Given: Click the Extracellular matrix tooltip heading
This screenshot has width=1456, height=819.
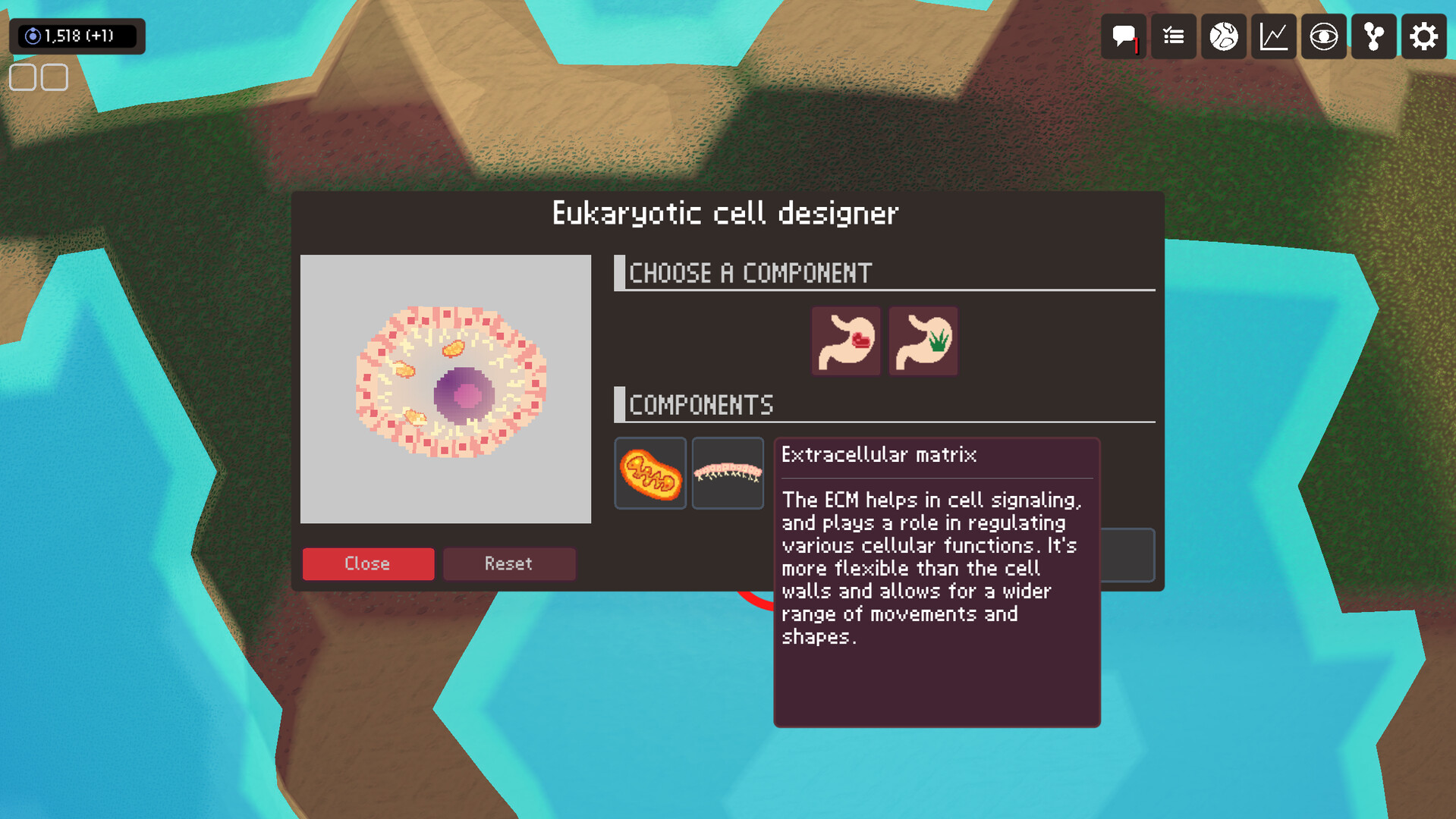Looking at the screenshot, I should click(x=880, y=454).
